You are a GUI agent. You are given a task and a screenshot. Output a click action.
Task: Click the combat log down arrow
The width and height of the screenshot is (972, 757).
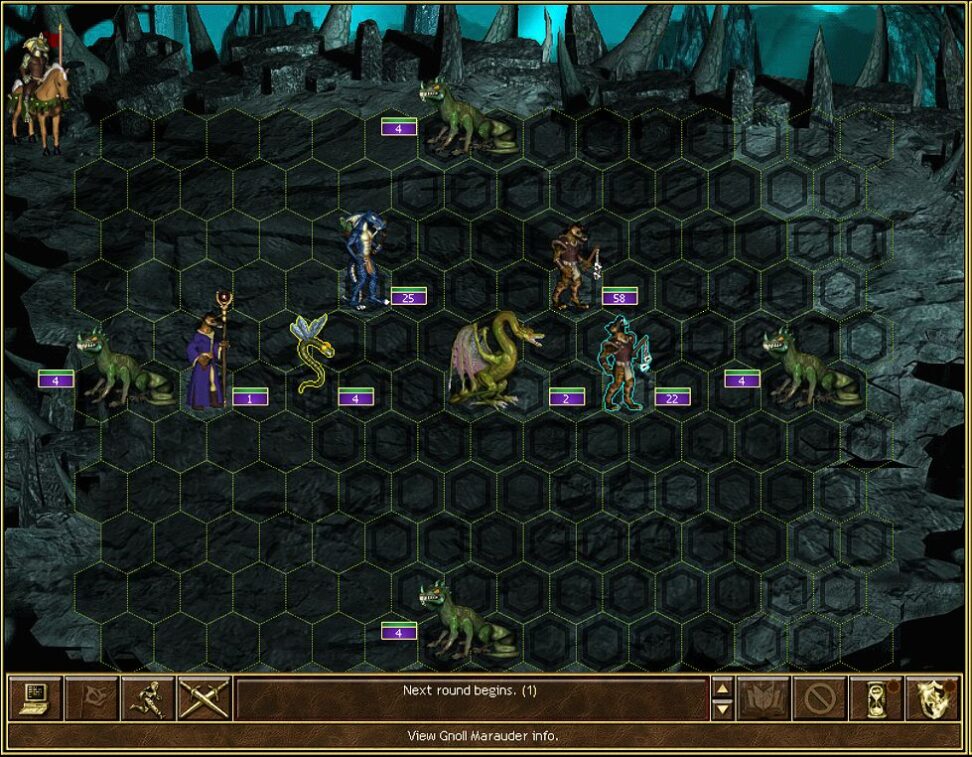[x=722, y=709]
